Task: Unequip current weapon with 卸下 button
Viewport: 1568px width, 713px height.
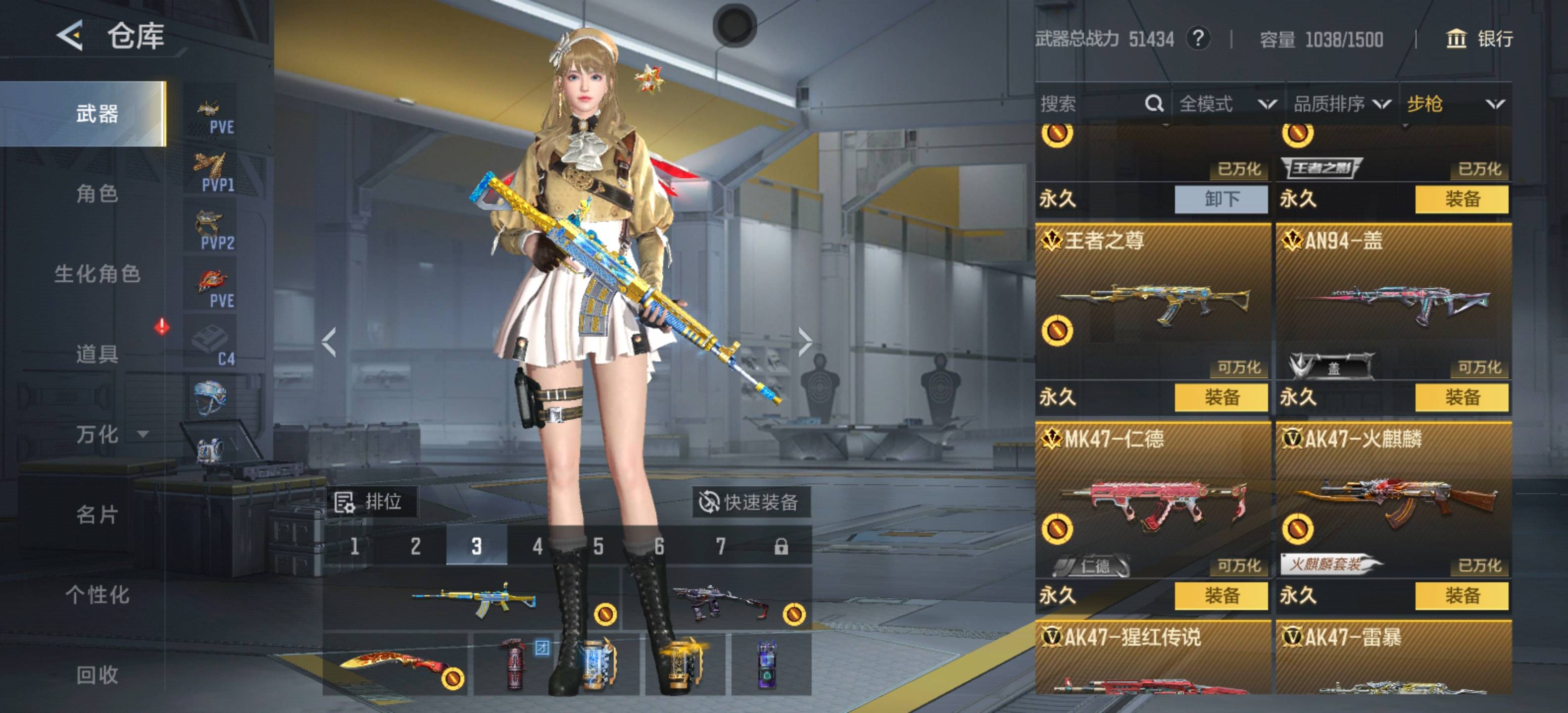Action: [x=1221, y=199]
